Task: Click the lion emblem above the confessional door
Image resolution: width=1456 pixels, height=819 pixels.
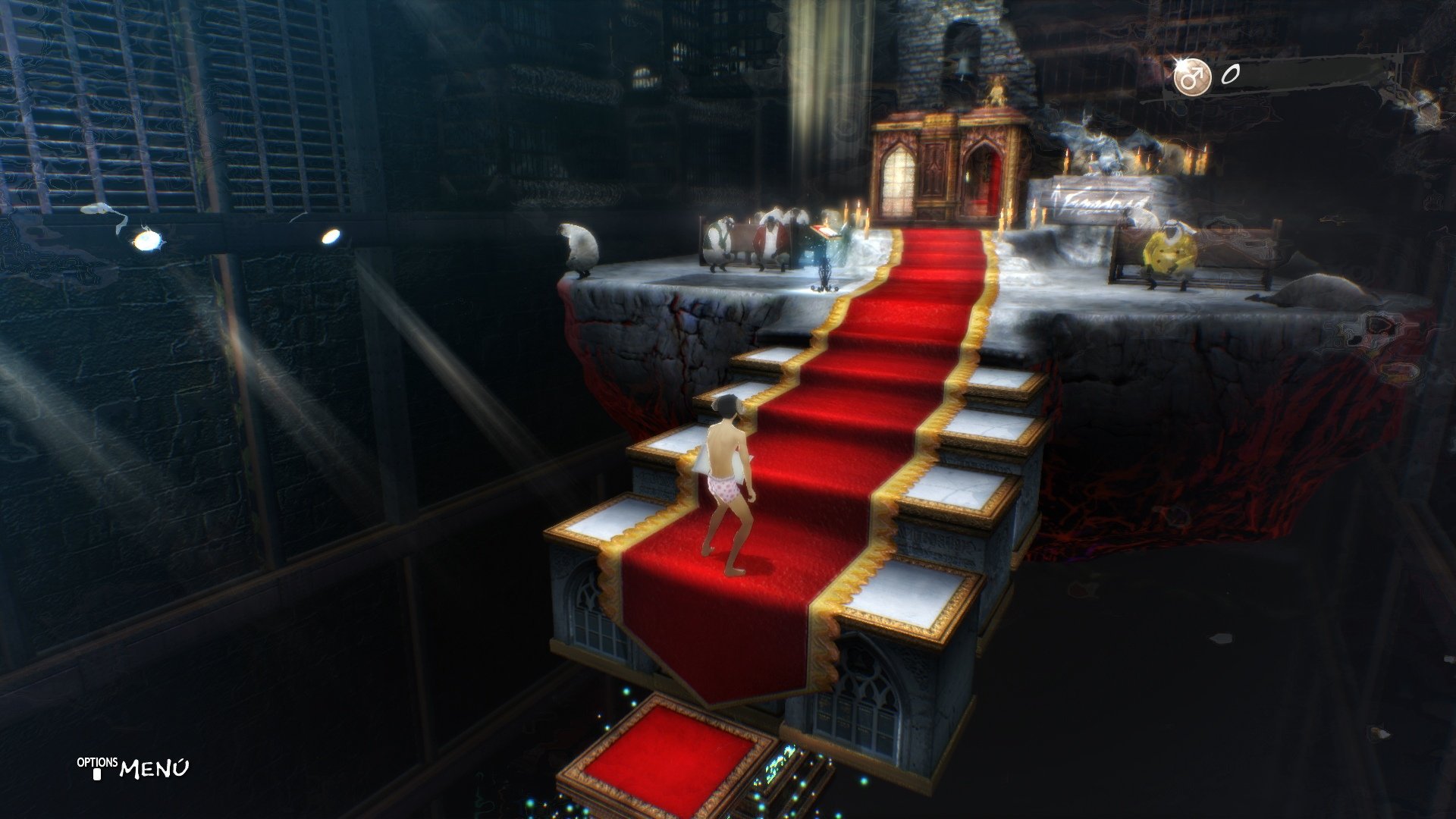Action: point(995,93)
